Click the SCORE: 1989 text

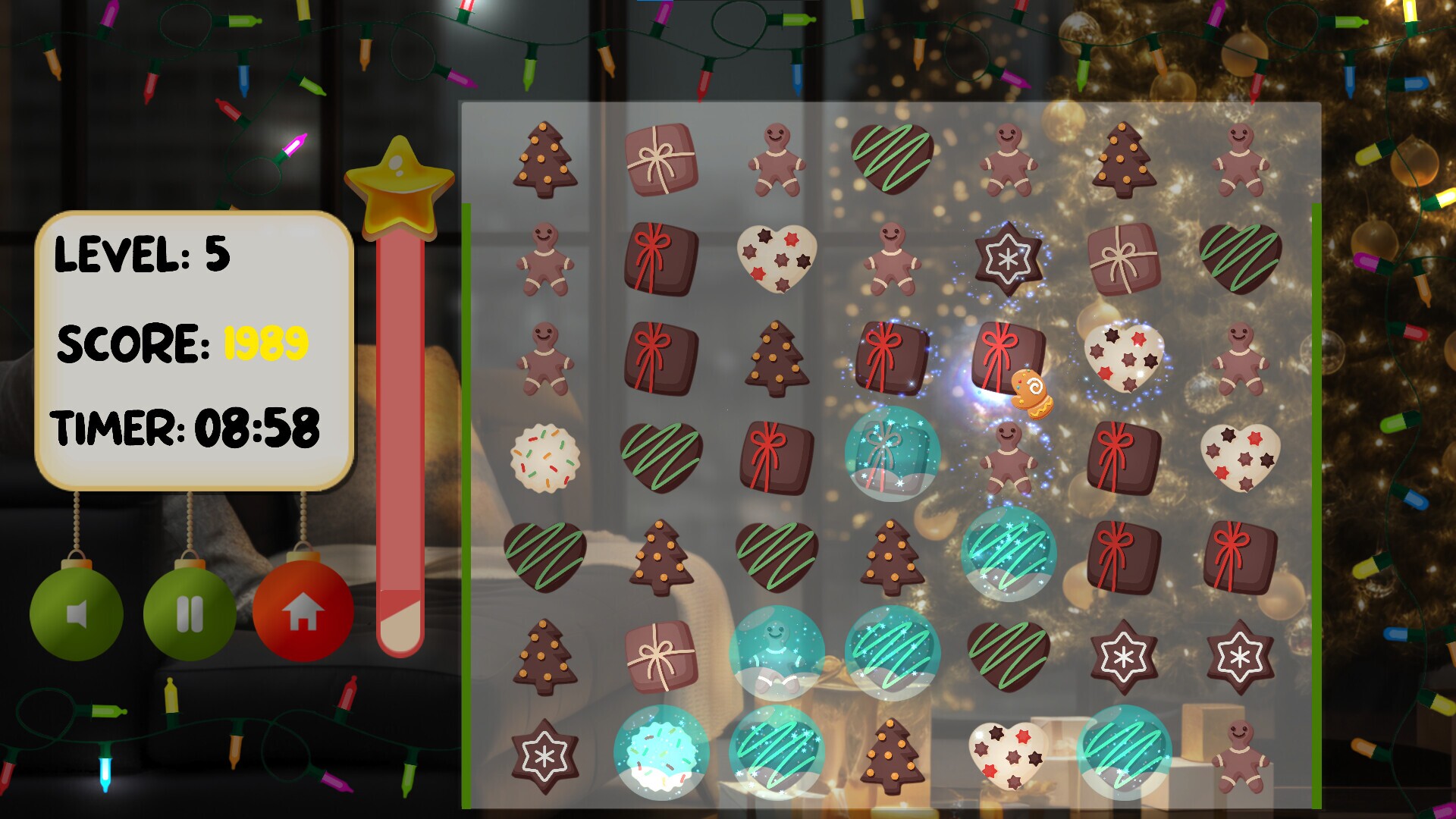[x=182, y=343]
